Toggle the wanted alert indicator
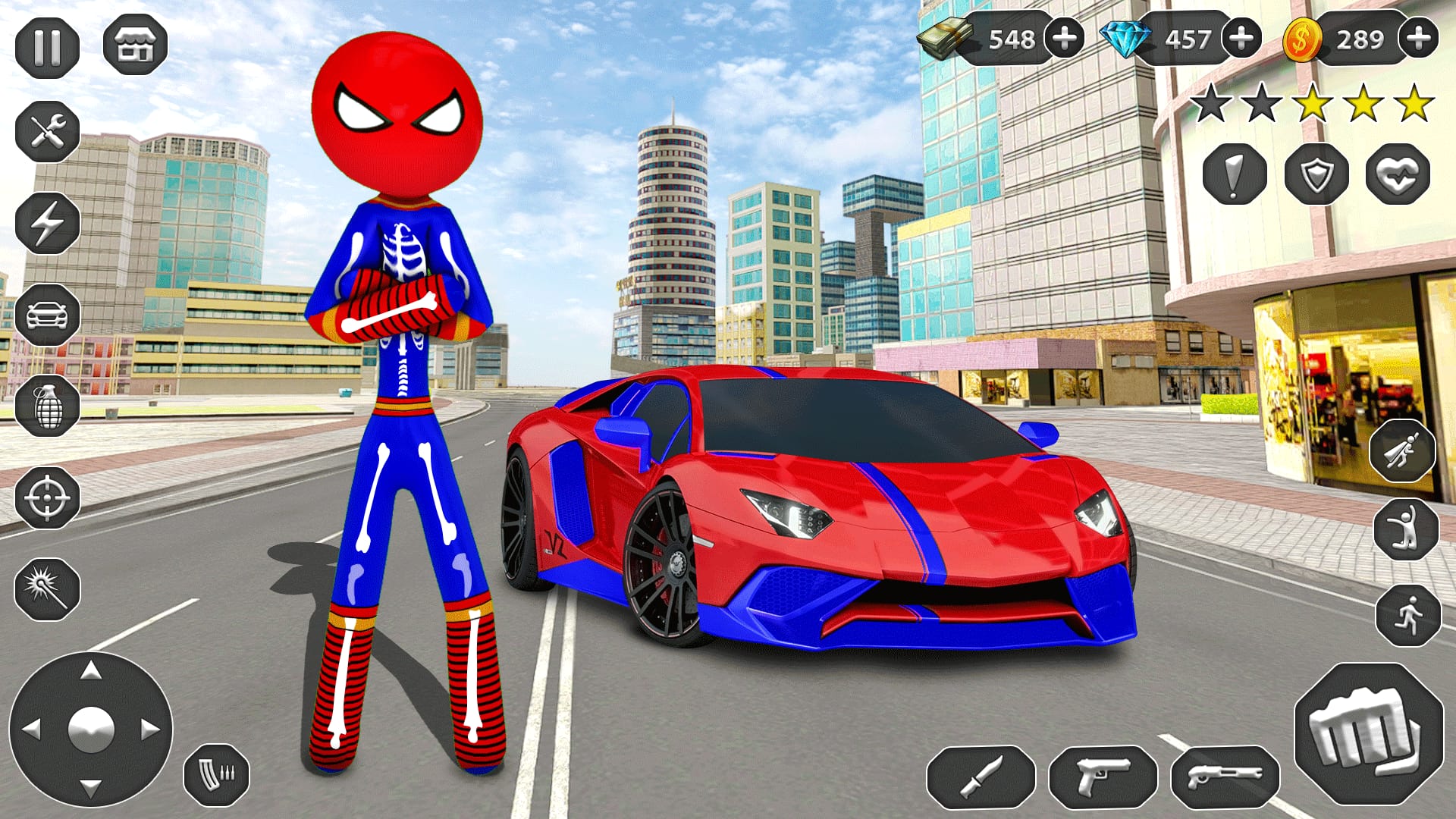Screen dimensions: 1456x819 [1235, 176]
